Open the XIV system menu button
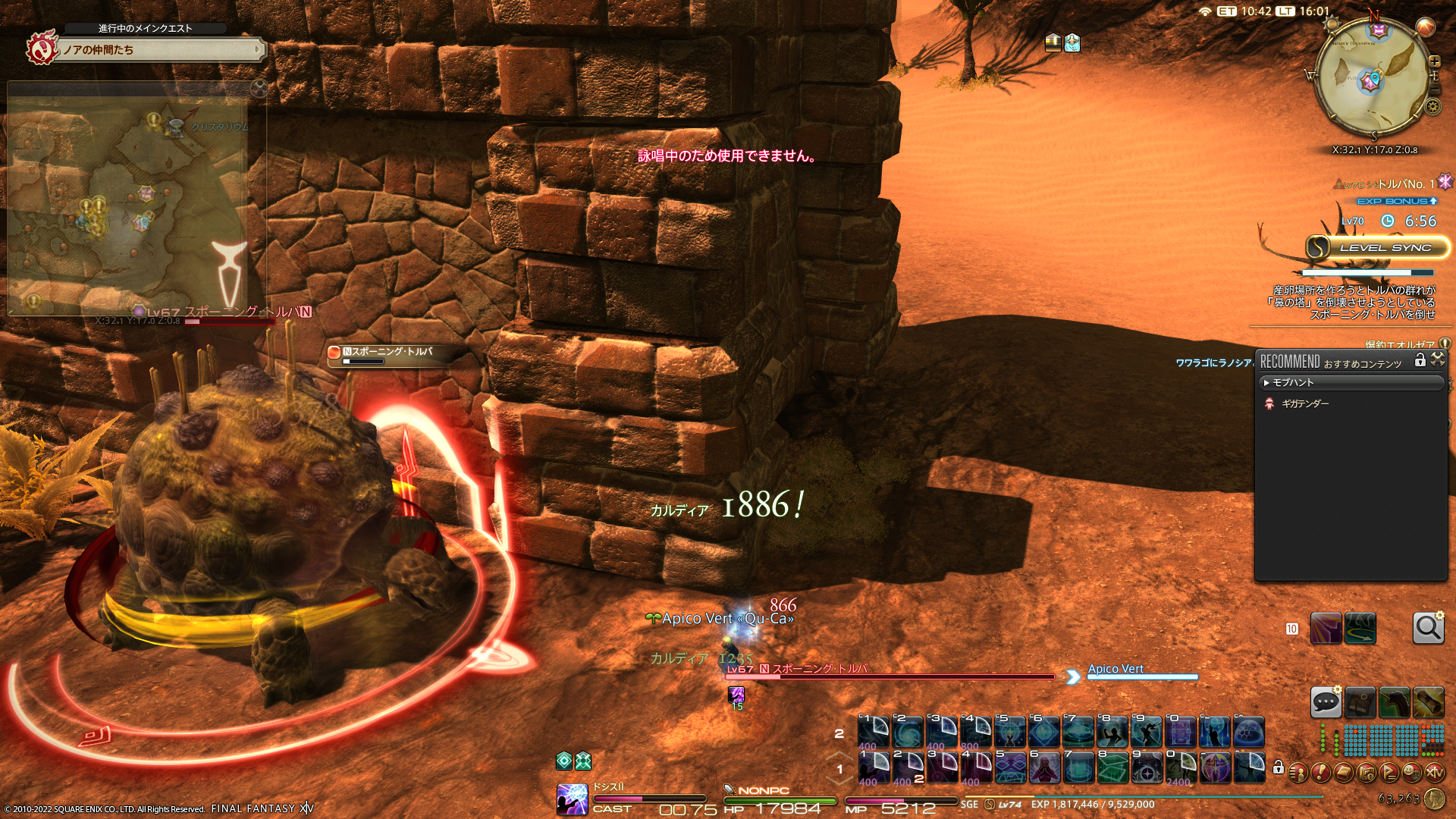Image resolution: width=1456 pixels, height=819 pixels. [1434, 773]
